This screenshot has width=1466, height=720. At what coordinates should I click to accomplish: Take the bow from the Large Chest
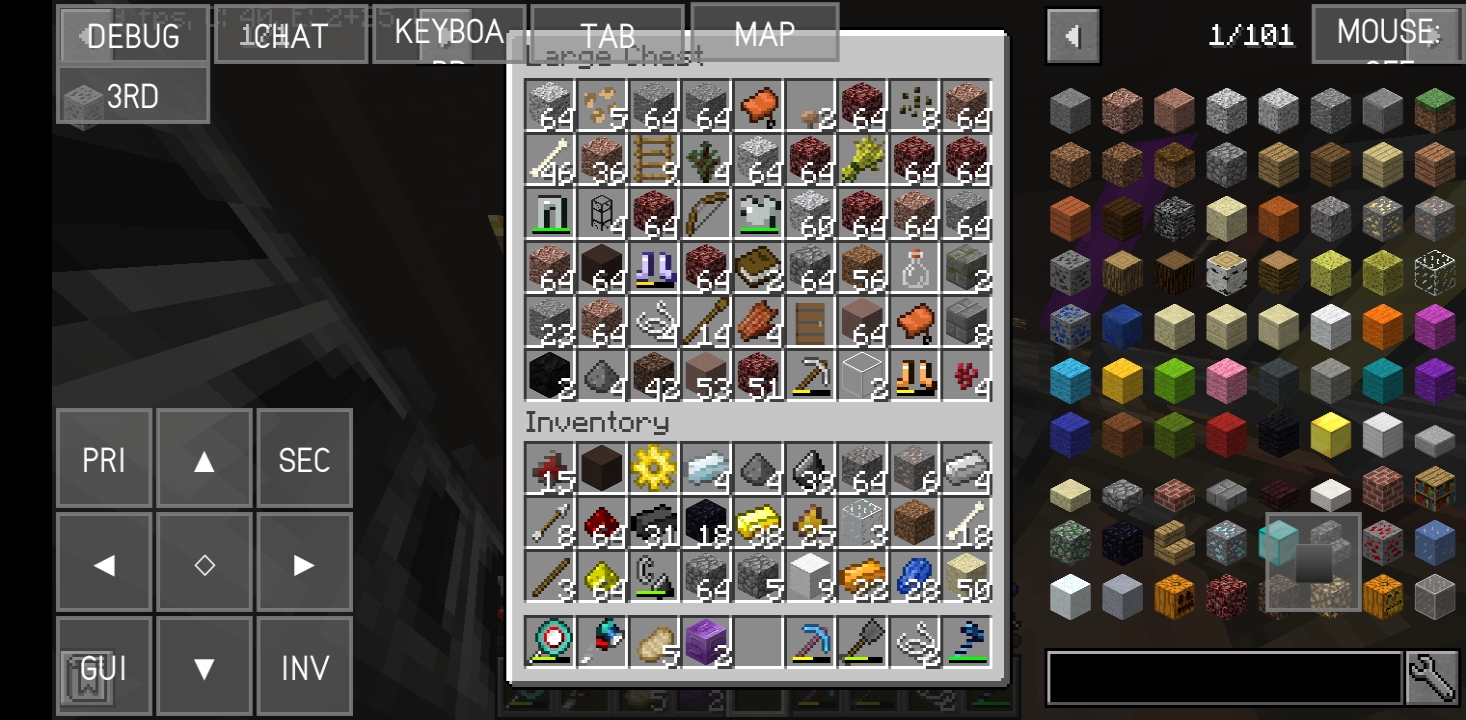[703, 220]
